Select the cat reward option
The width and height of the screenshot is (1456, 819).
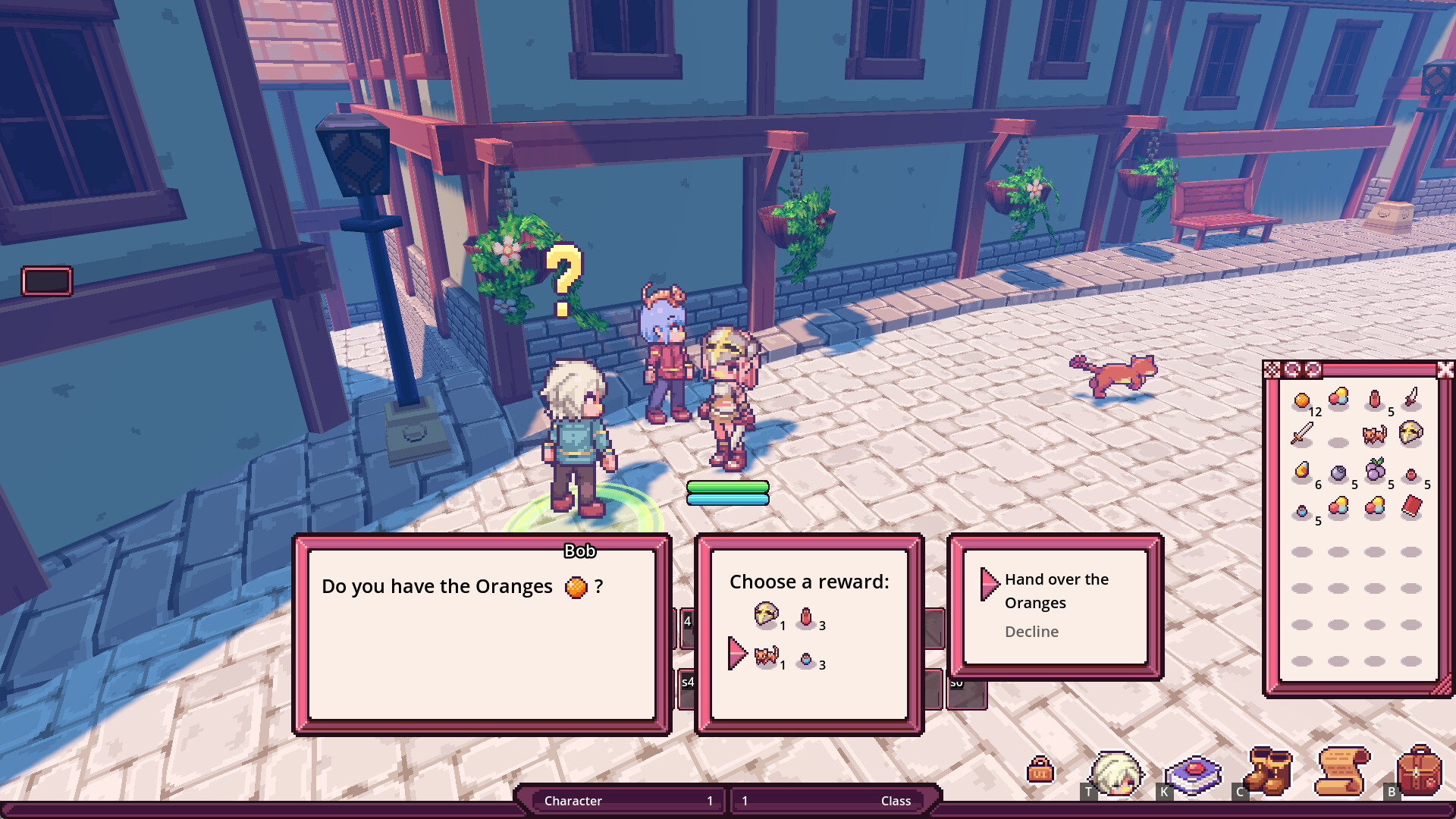(x=766, y=657)
